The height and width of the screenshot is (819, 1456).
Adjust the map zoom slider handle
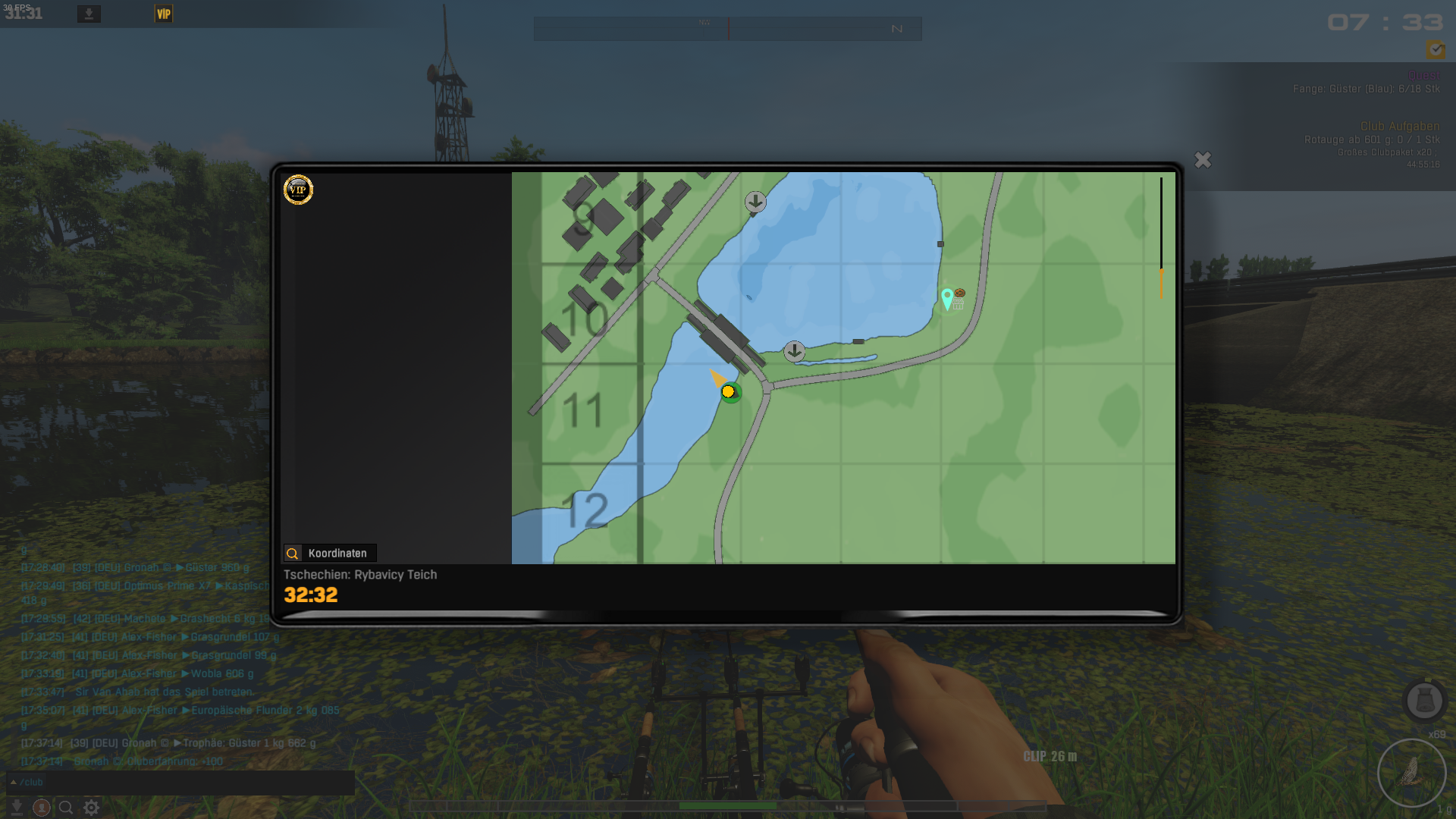1161,282
